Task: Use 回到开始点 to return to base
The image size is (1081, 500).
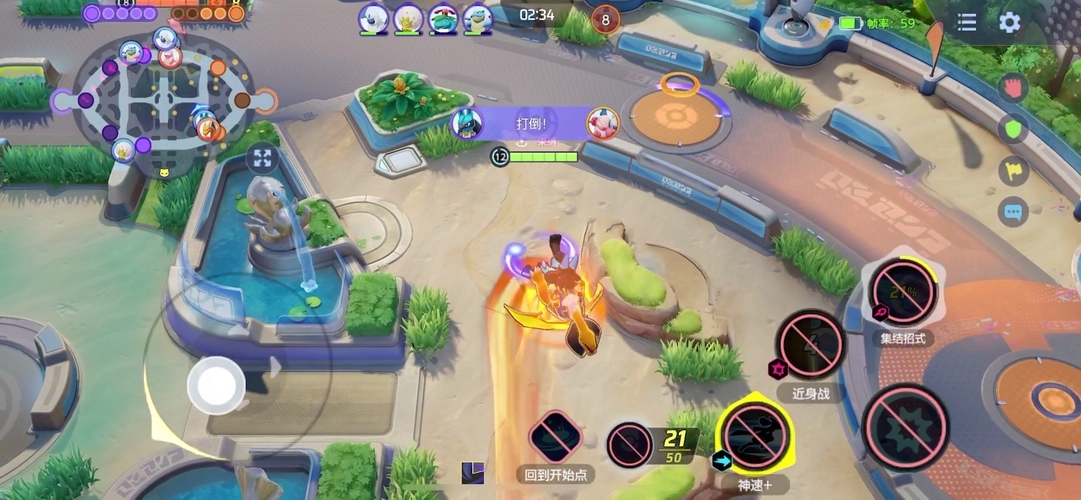Action: click(x=554, y=437)
